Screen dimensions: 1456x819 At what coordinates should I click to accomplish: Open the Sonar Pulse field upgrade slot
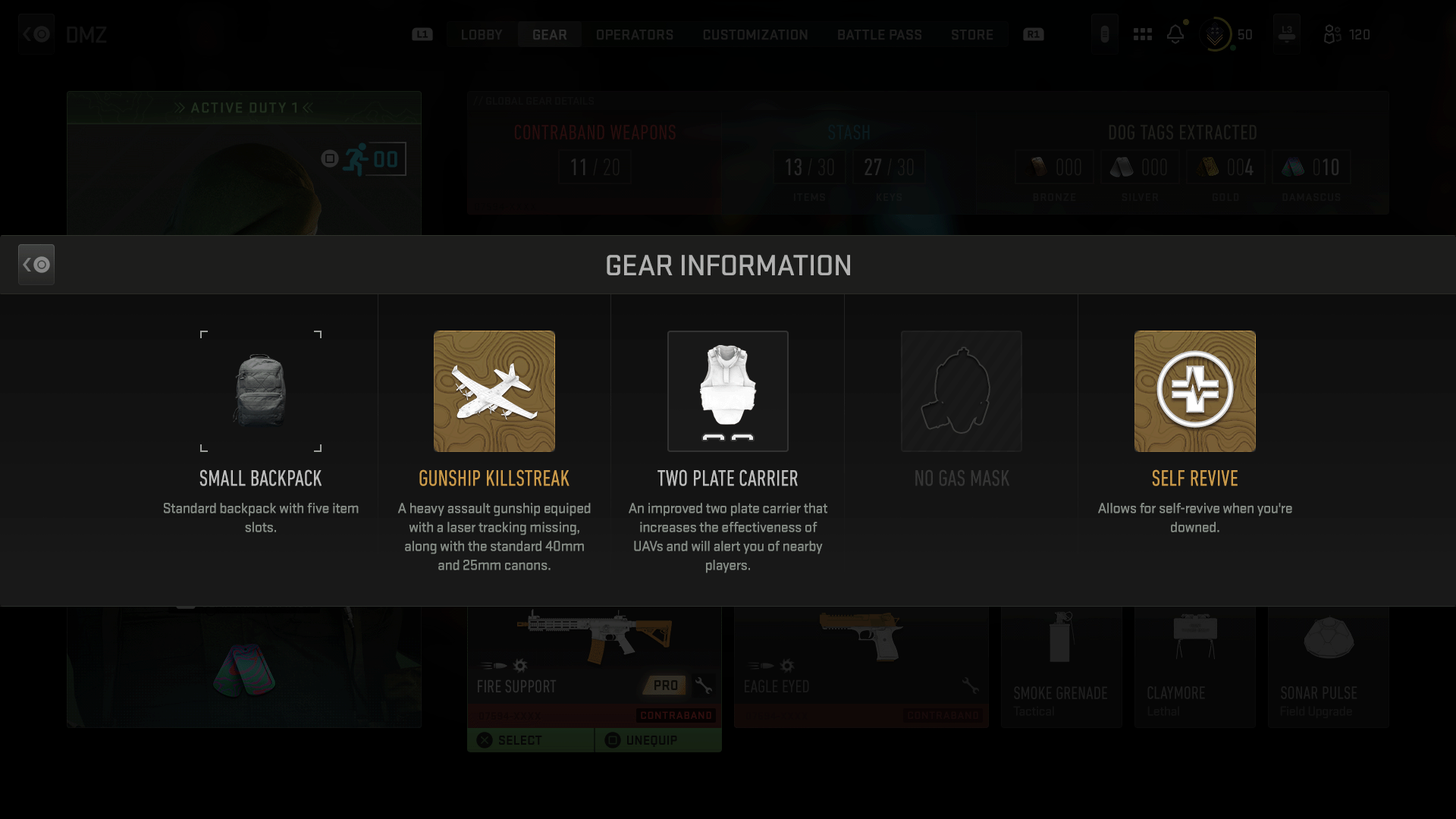[1328, 666]
